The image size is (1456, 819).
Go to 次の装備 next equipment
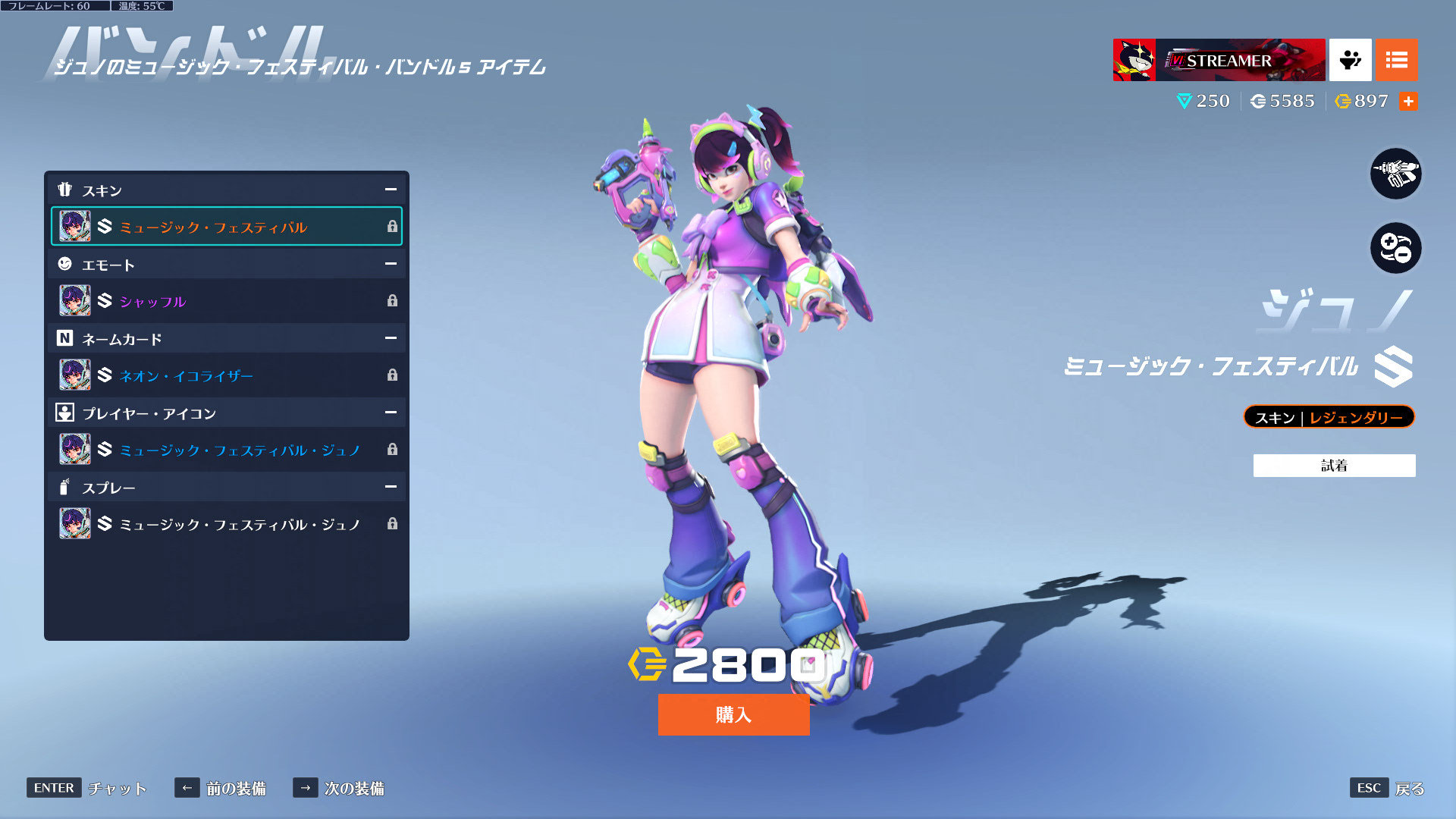(338, 788)
